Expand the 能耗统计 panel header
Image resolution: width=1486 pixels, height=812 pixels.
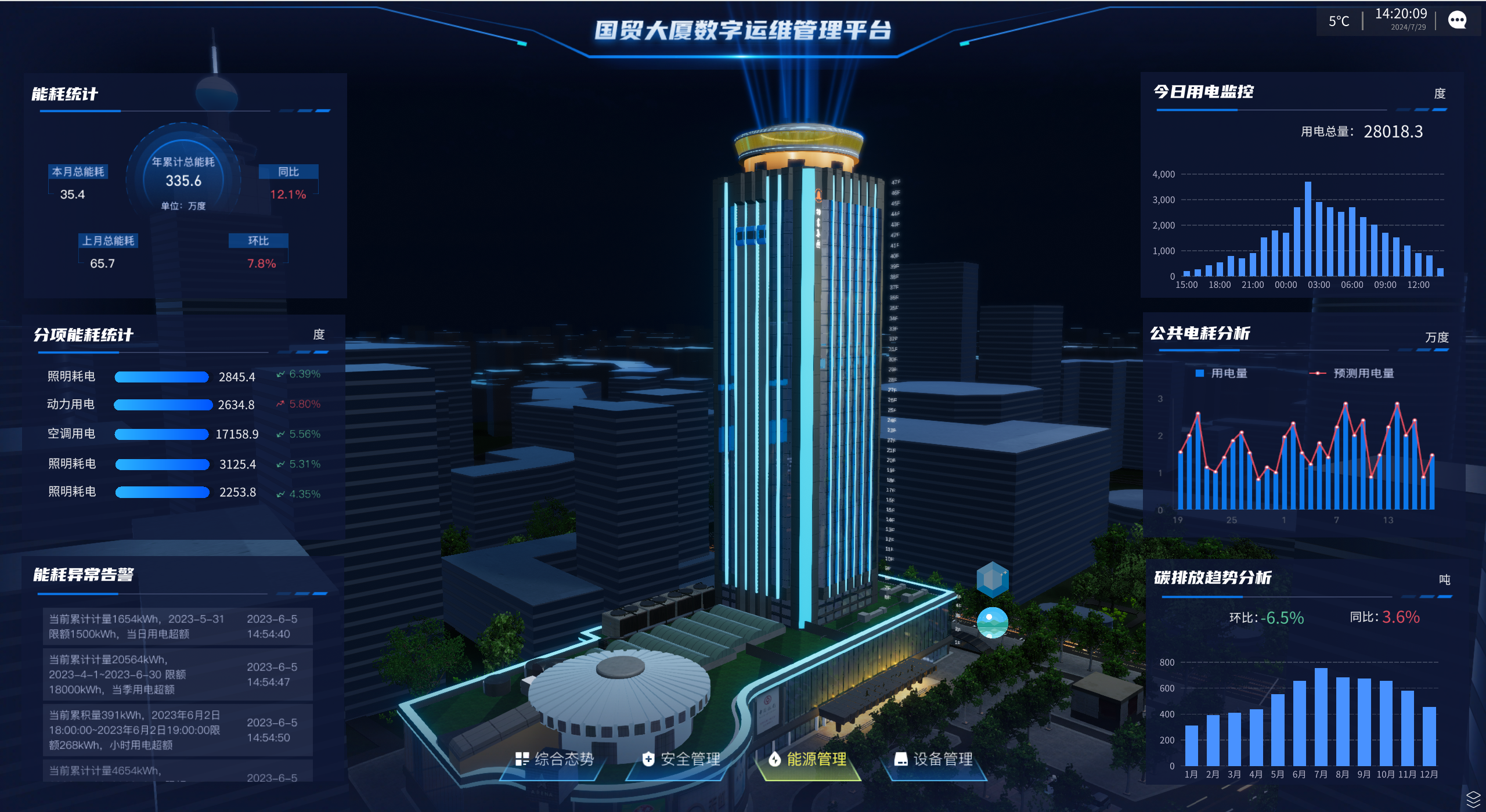[x=66, y=93]
